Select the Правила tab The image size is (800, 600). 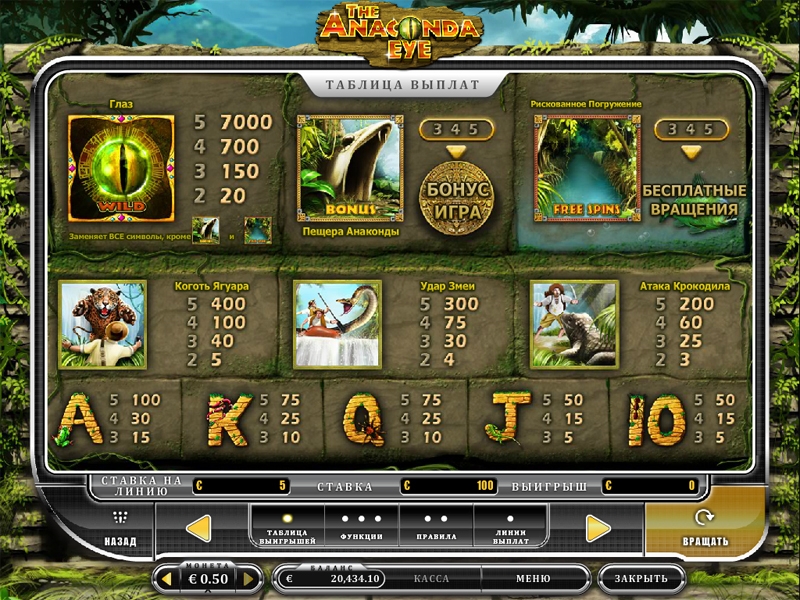(436, 527)
